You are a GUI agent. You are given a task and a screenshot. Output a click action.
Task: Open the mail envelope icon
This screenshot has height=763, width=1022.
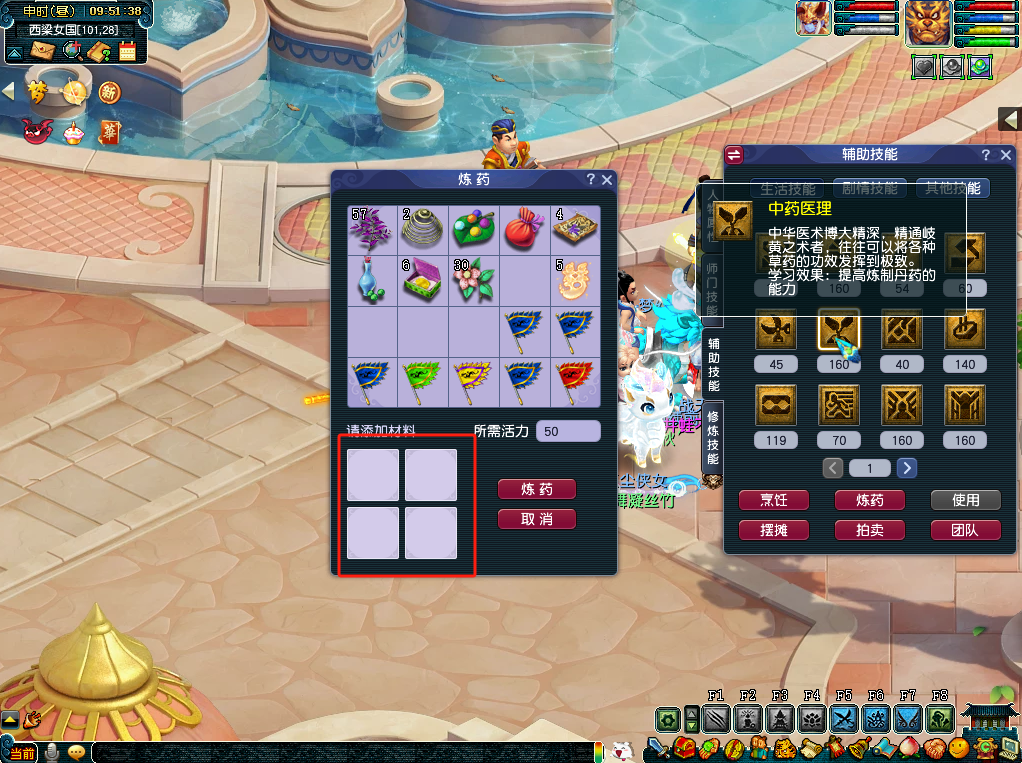[42, 50]
